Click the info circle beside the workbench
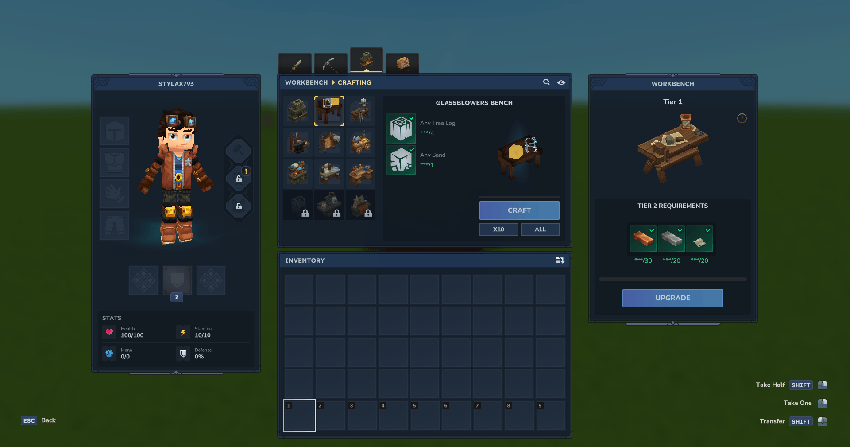Viewport: 850px width, 447px height. tap(741, 118)
